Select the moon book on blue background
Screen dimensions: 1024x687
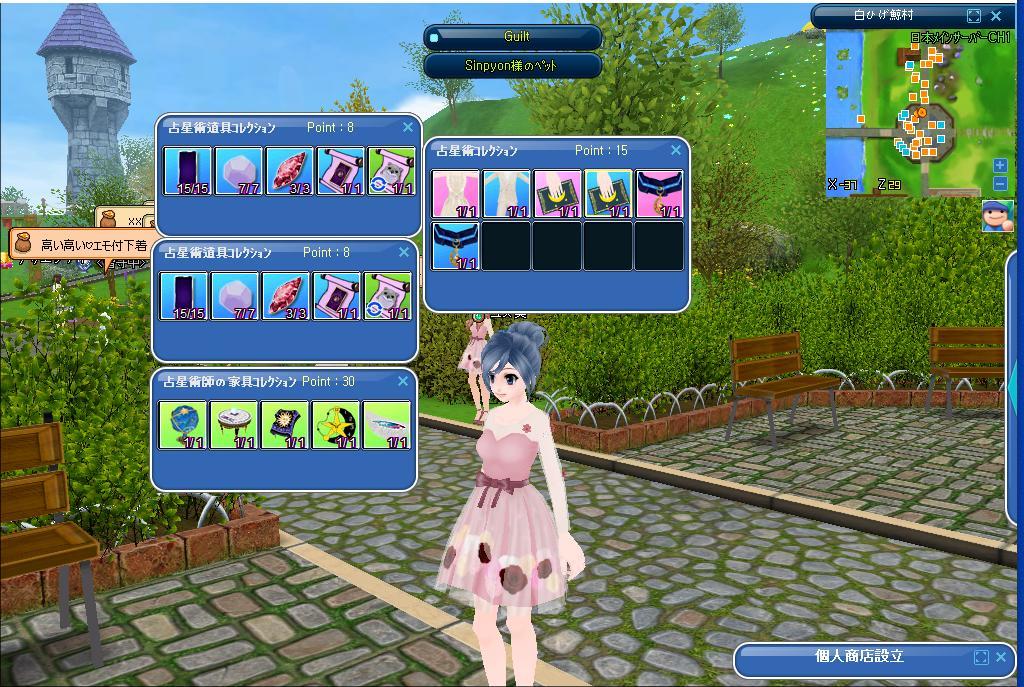[x=609, y=194]
